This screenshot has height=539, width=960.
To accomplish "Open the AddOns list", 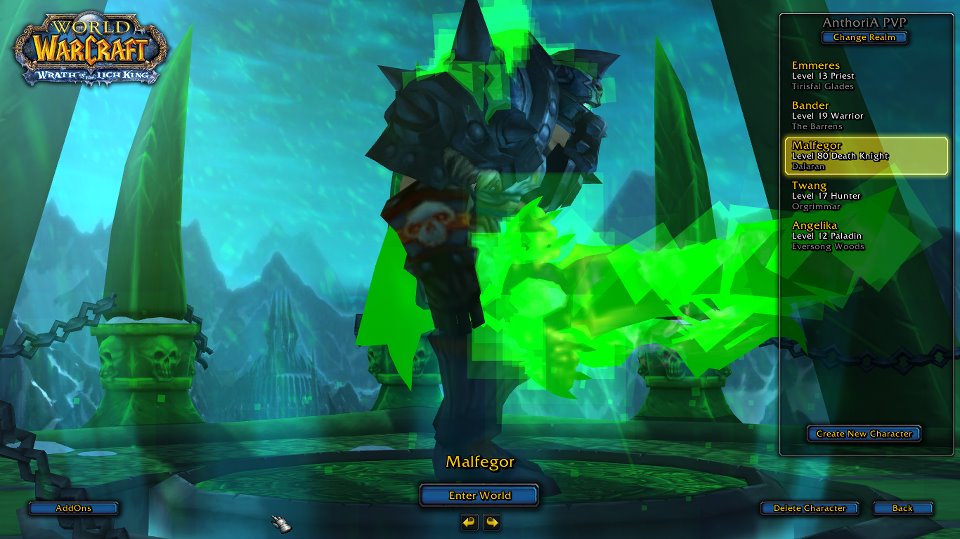I will pos(73,508).
